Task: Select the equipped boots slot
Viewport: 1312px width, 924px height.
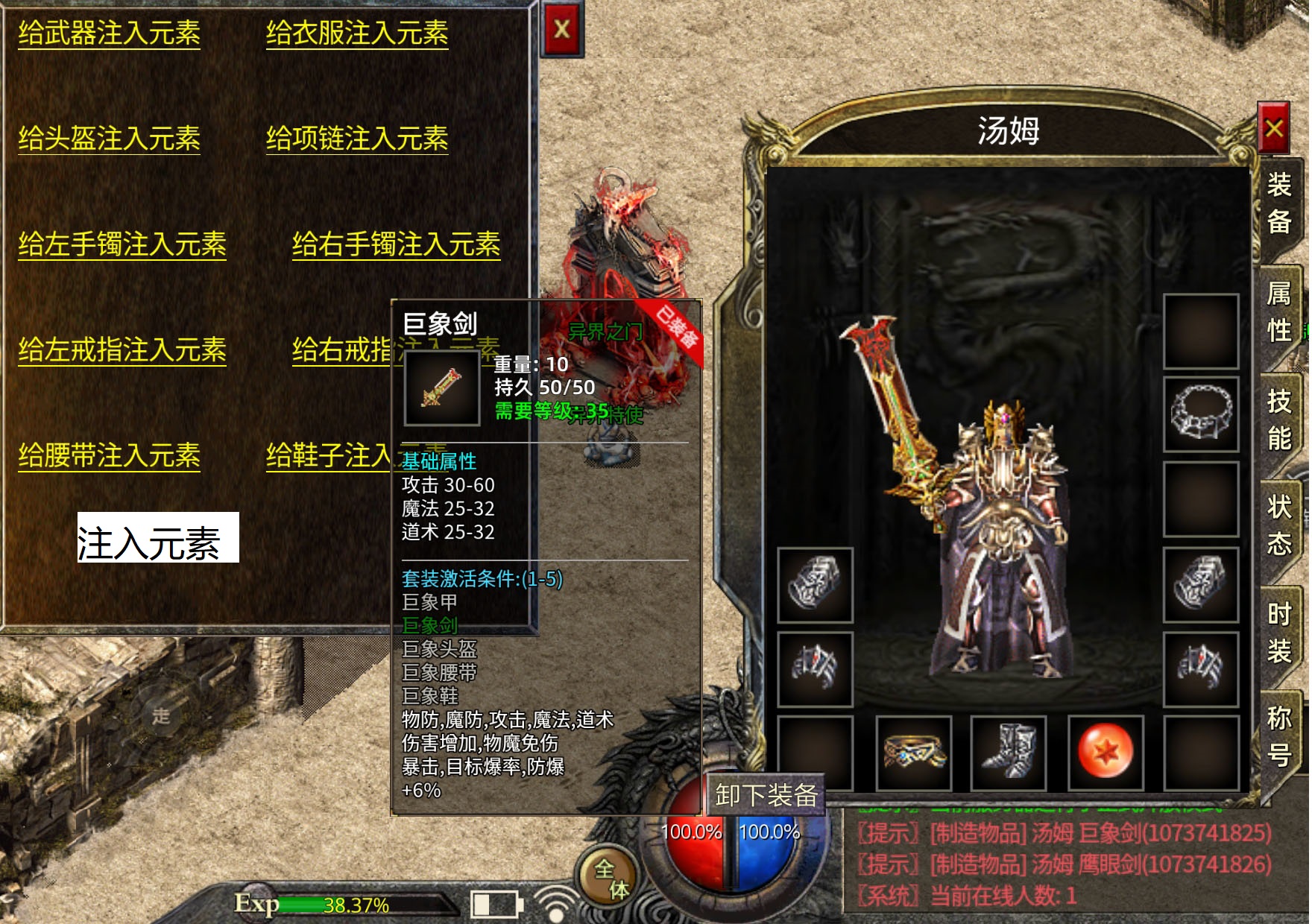Action: click(1009, 752)
